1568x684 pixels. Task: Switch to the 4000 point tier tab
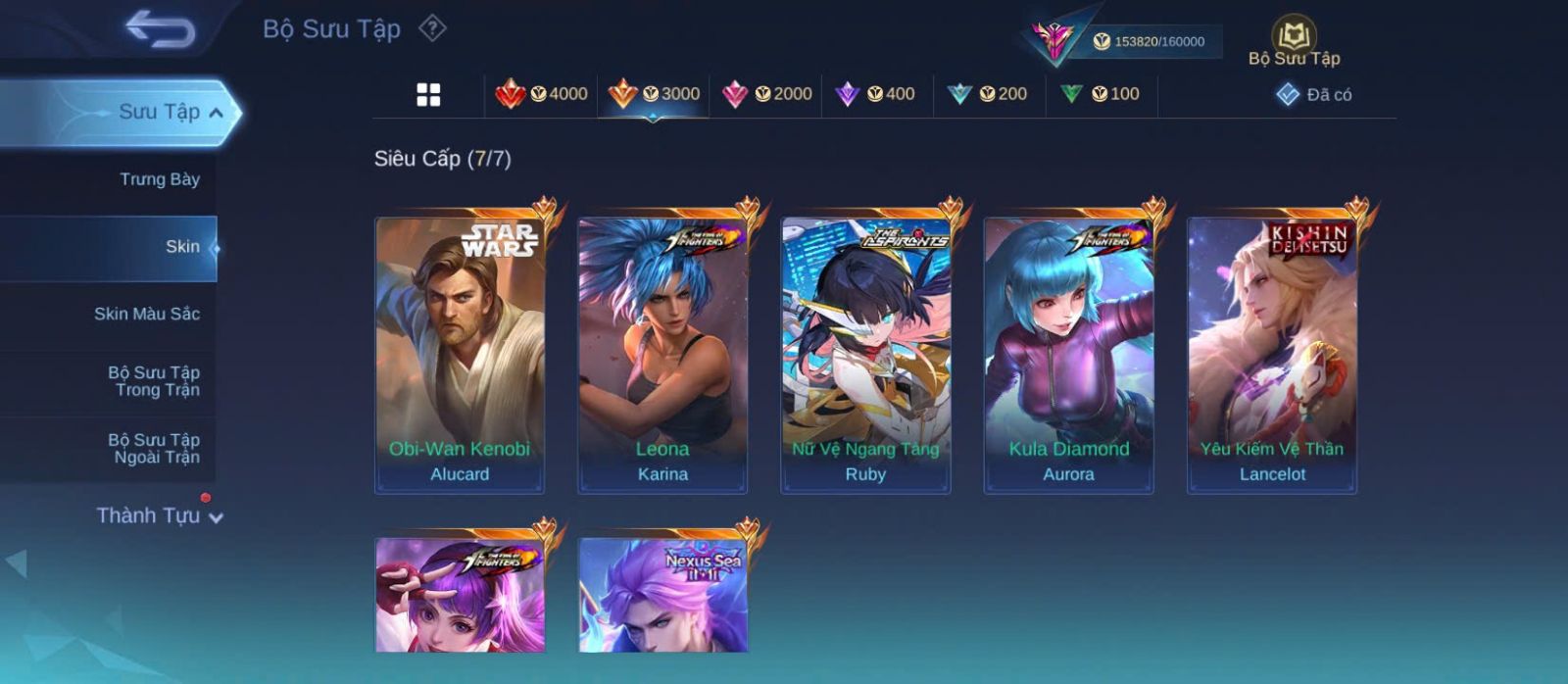(x=541, y=94)
